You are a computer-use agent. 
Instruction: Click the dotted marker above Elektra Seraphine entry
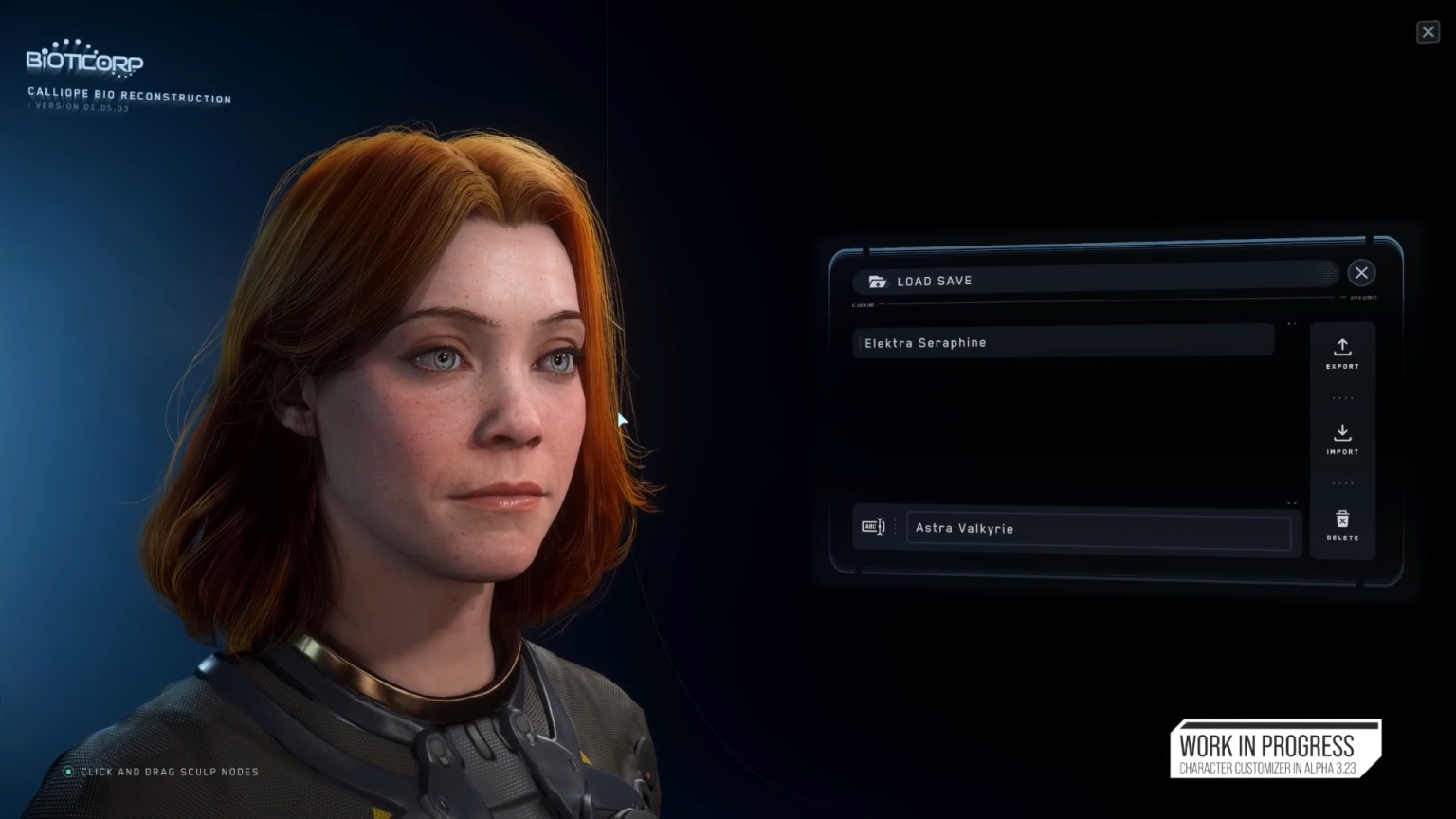[1292, 323]
